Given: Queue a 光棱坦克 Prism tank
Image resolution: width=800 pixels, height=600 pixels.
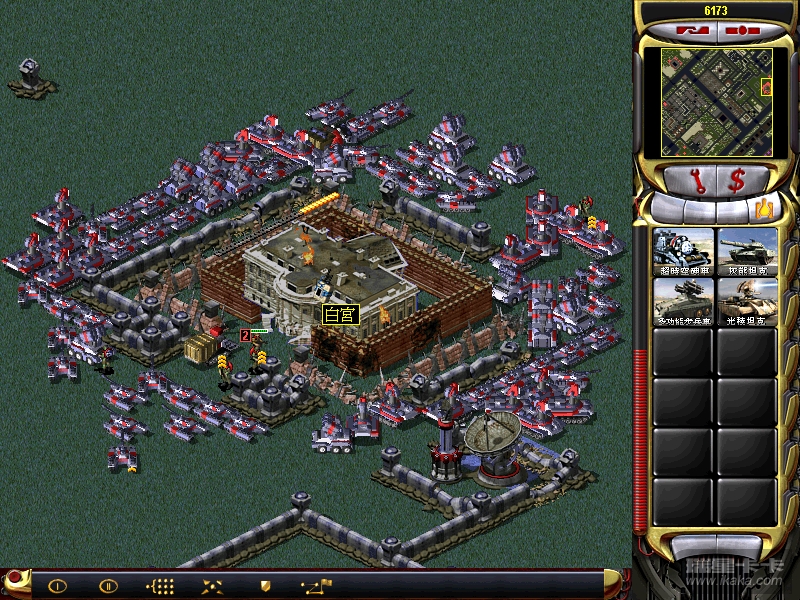Looking at the screenshot, I should click(746, 301).
